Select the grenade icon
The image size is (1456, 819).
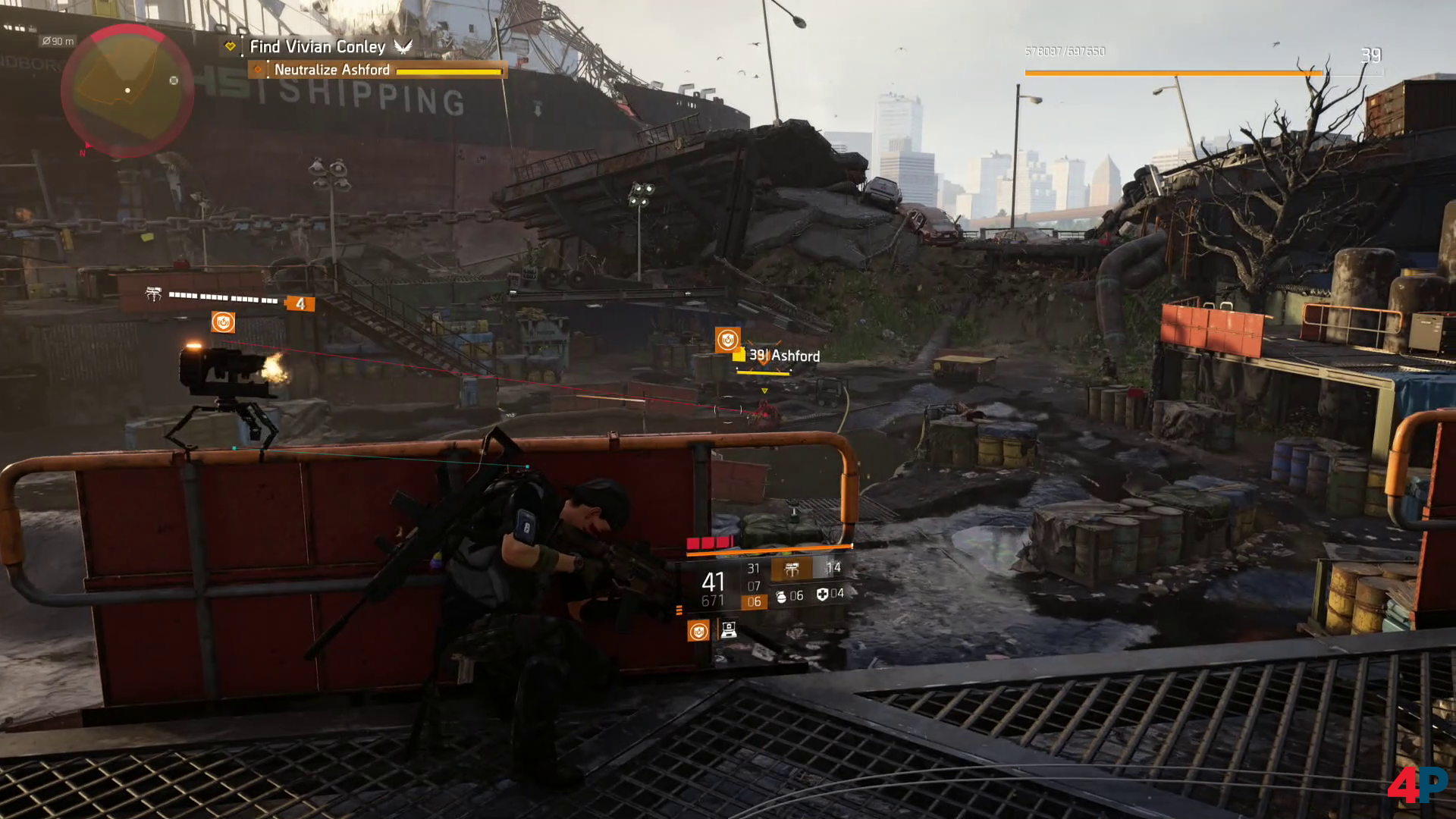(781, 596)
